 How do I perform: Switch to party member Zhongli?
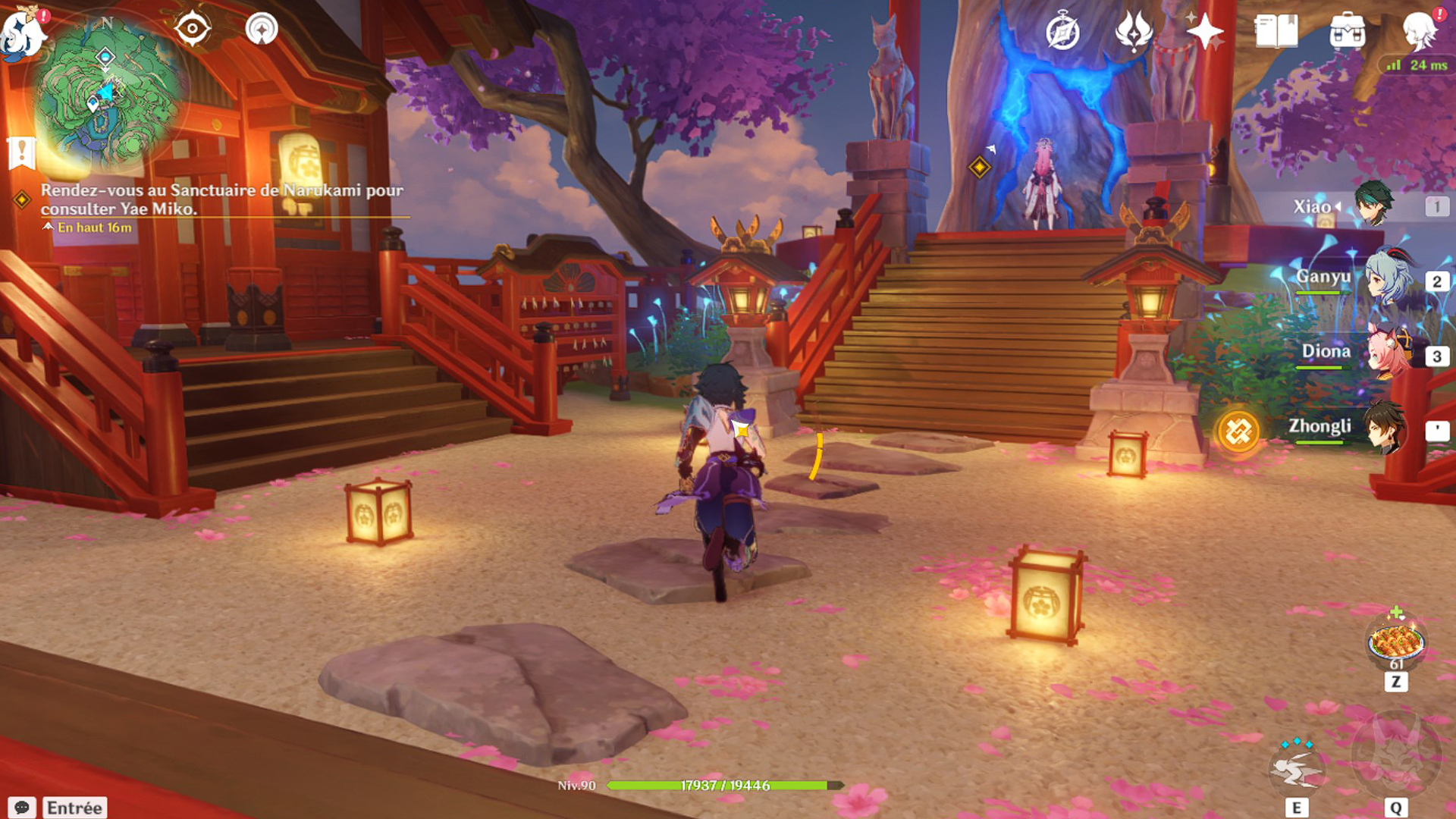pyautogui.click(x=1357, y=428)
